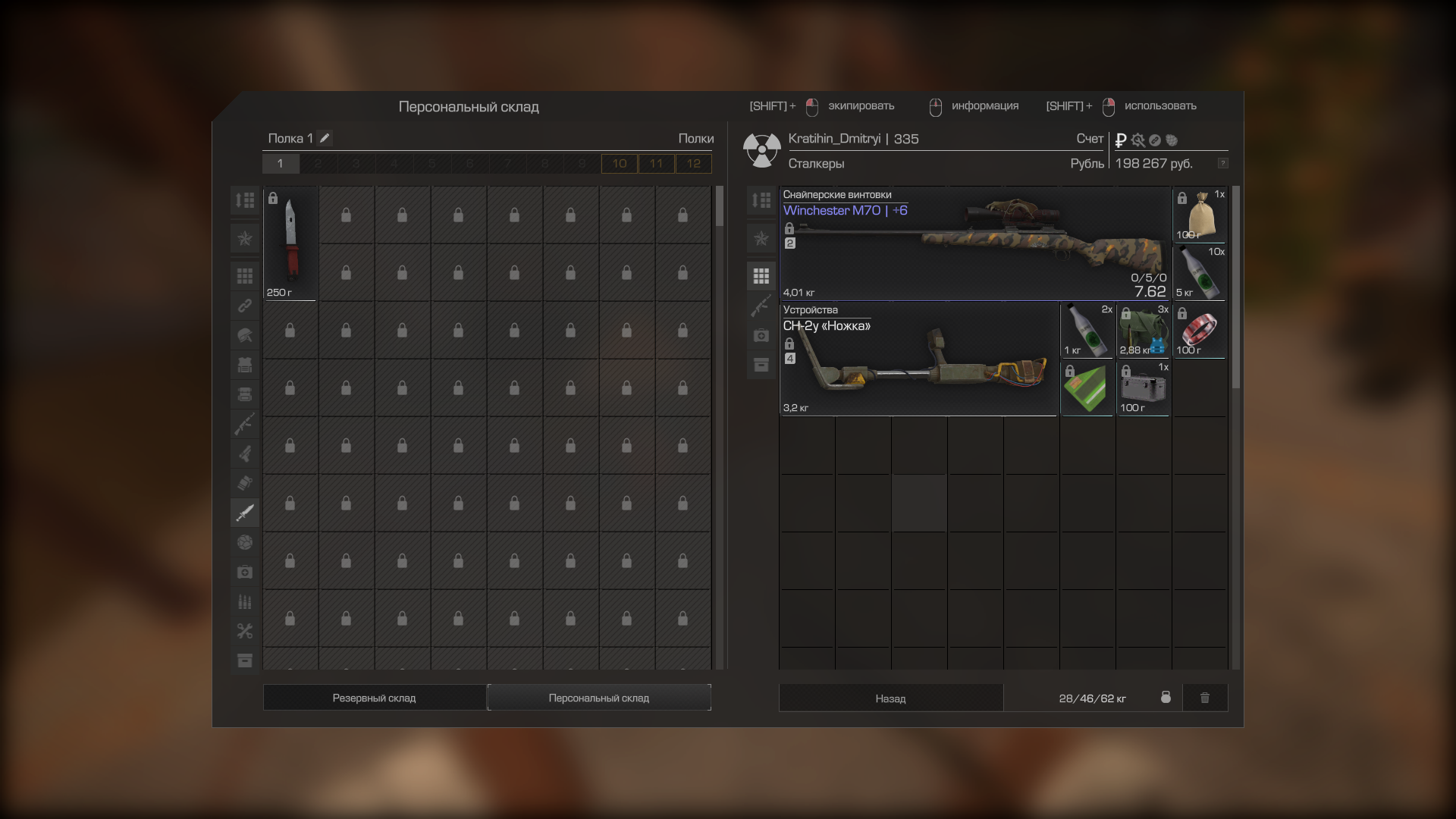The image size is (1456, 819).
Task: Select the Winchester M70 sniper rifle
Action: tap(975, 244)
